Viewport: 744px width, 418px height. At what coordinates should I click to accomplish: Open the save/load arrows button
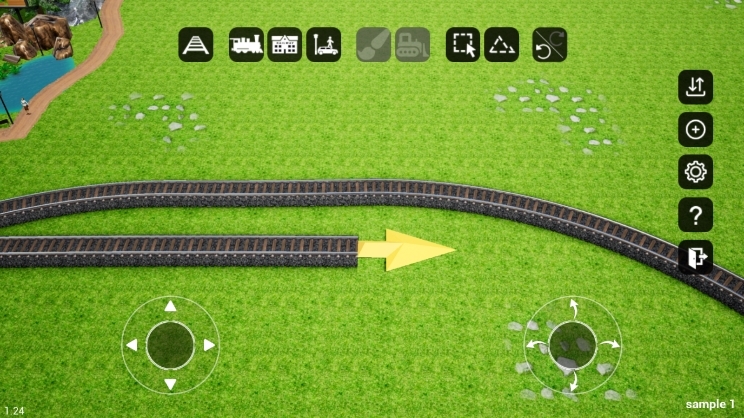(695, 86)
